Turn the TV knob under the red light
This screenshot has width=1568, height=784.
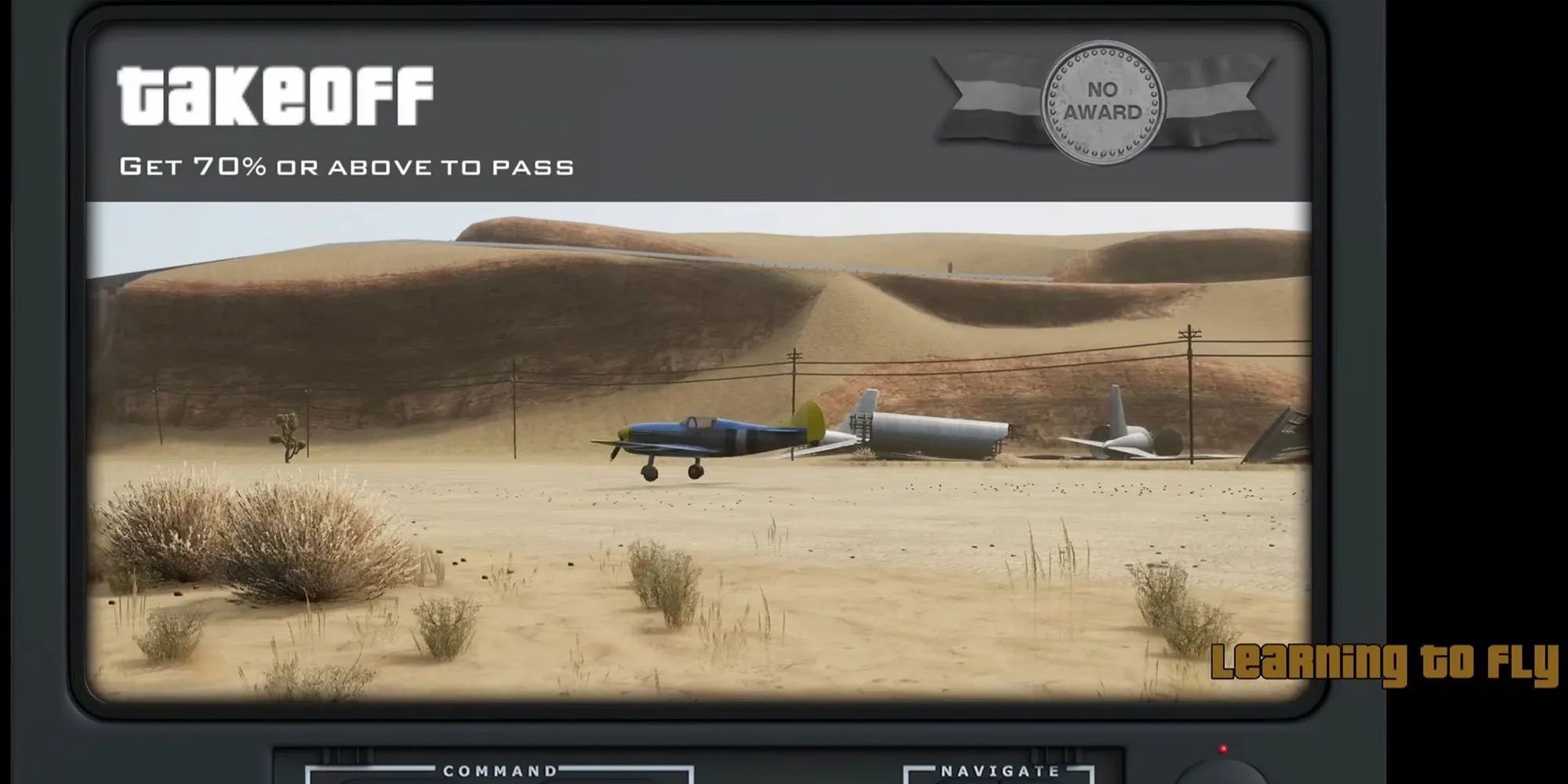(x=1221, y=773)
